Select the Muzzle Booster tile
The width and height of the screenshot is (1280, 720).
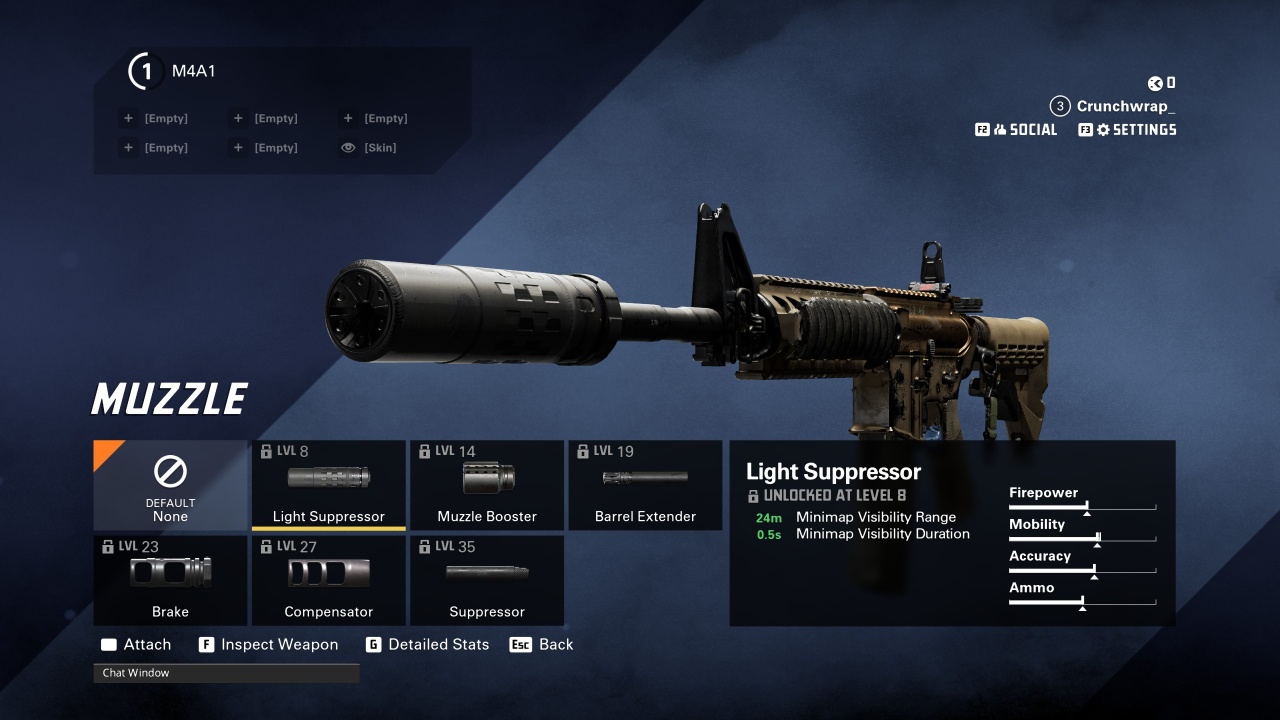[x=487, y=485]
